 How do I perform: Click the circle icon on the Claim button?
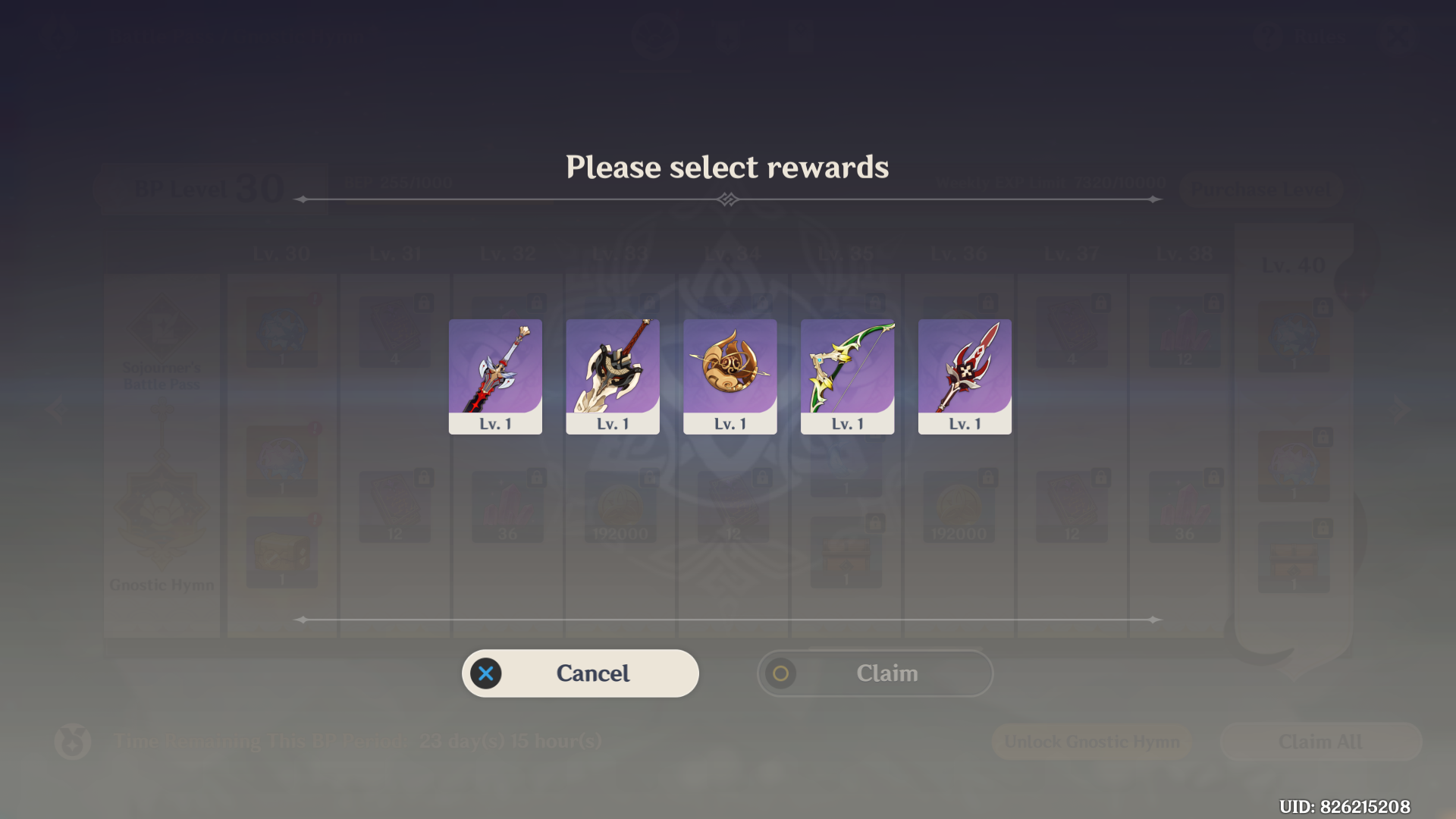781,673
